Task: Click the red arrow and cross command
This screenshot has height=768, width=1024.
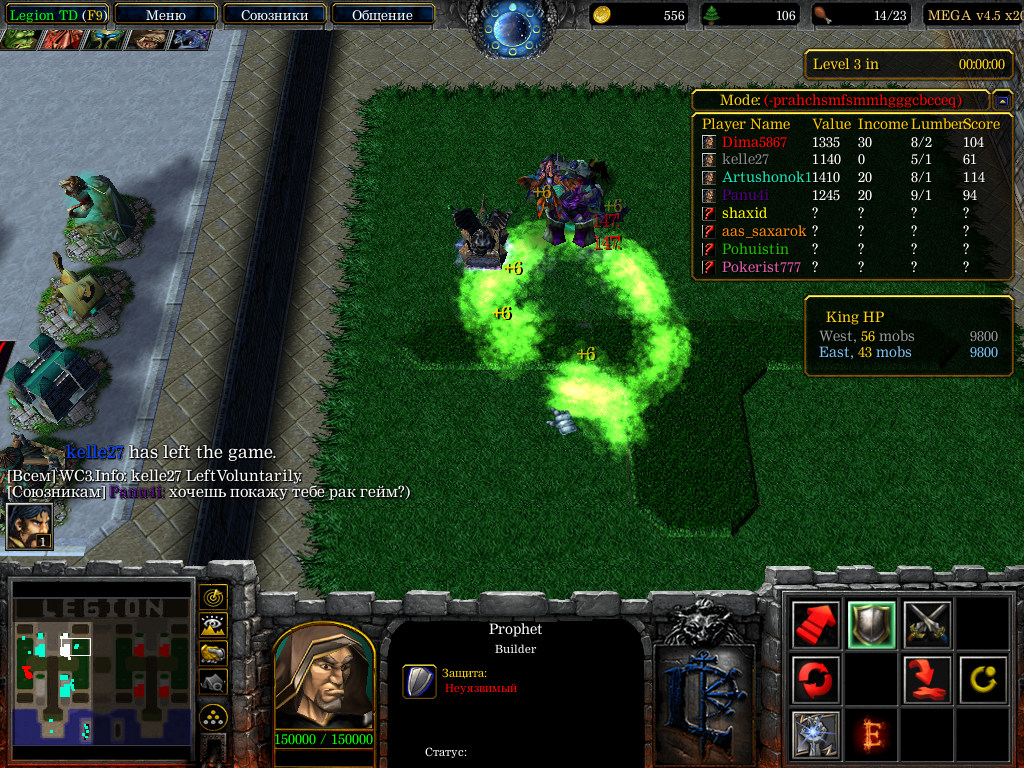Action: (x=927, y=680)
